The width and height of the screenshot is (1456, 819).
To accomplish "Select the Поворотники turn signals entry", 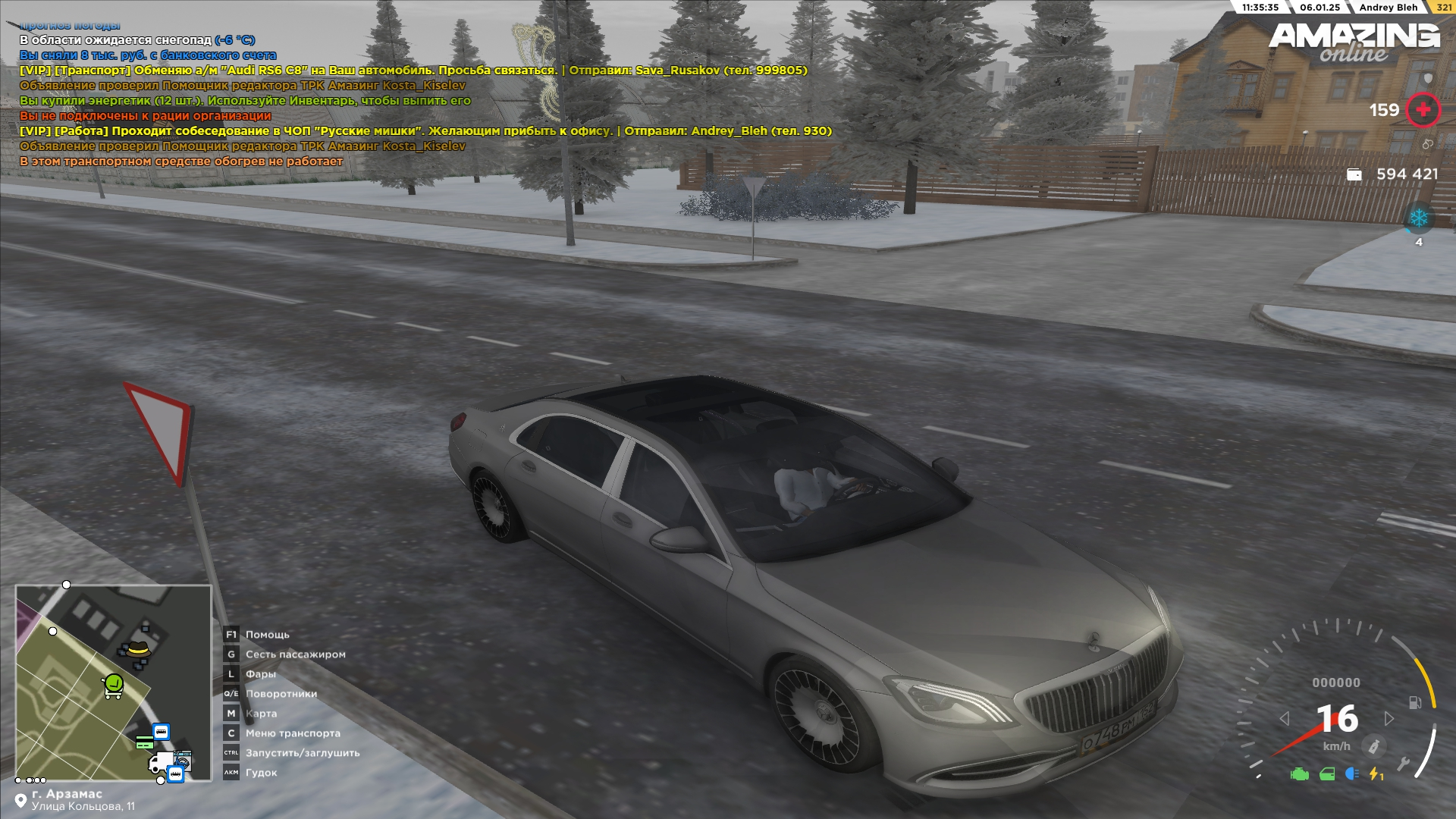I will (x=281, y=694).
